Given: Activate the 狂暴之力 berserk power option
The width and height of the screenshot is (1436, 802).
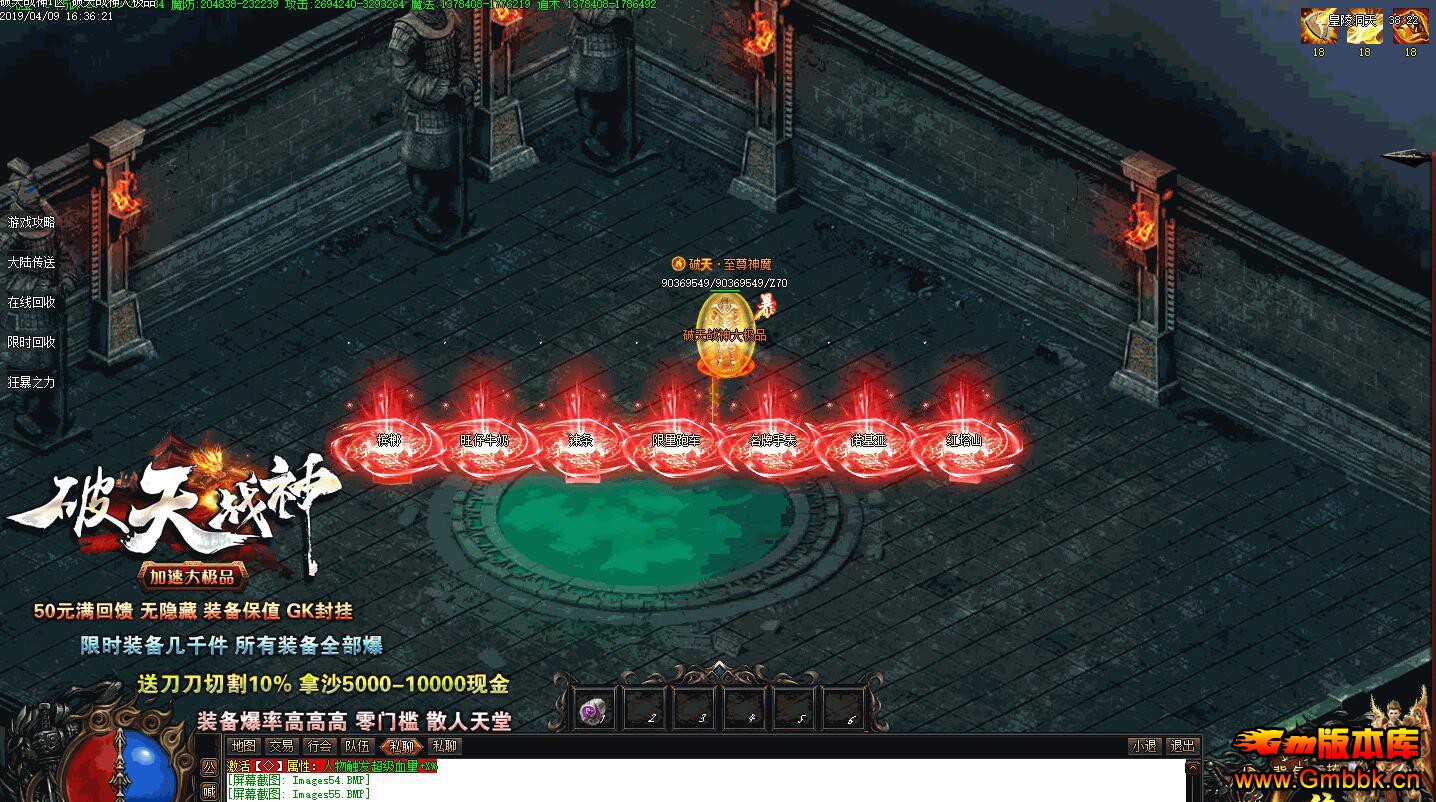Looking at the screenshot, I should pyautogui.click(x=32, y=382).
